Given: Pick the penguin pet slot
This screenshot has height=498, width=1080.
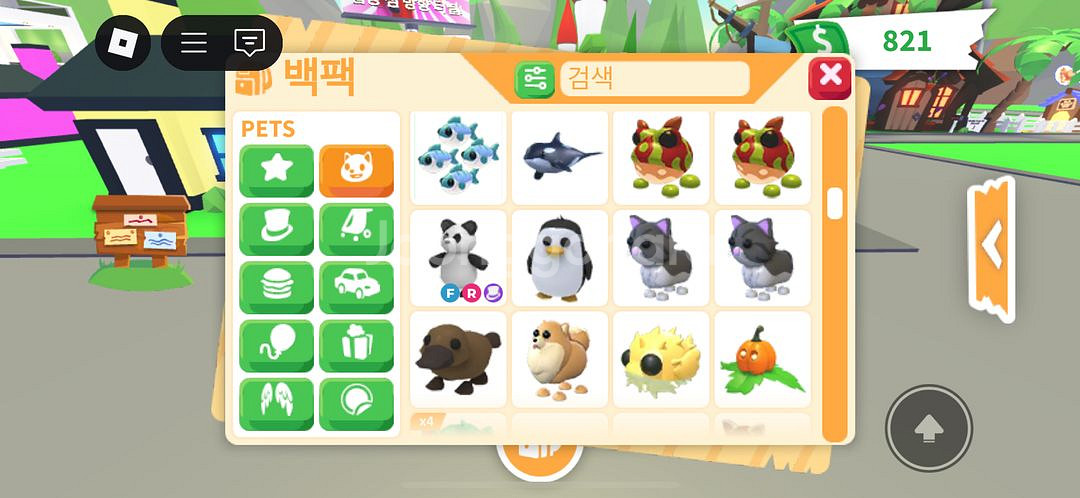Looking at the screenshot, I should (559, 257).
